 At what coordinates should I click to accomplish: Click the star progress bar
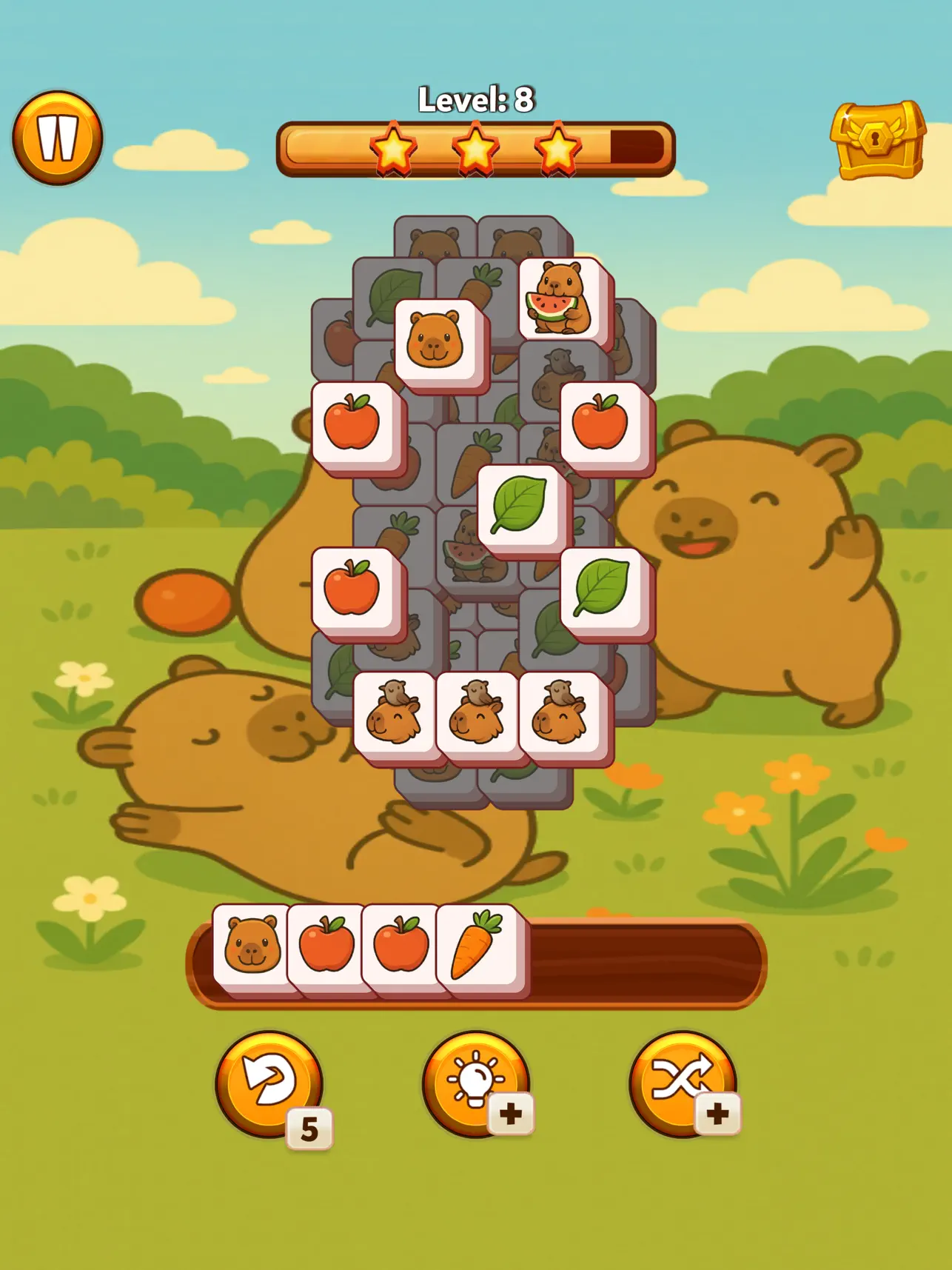[x=476, y=148]
